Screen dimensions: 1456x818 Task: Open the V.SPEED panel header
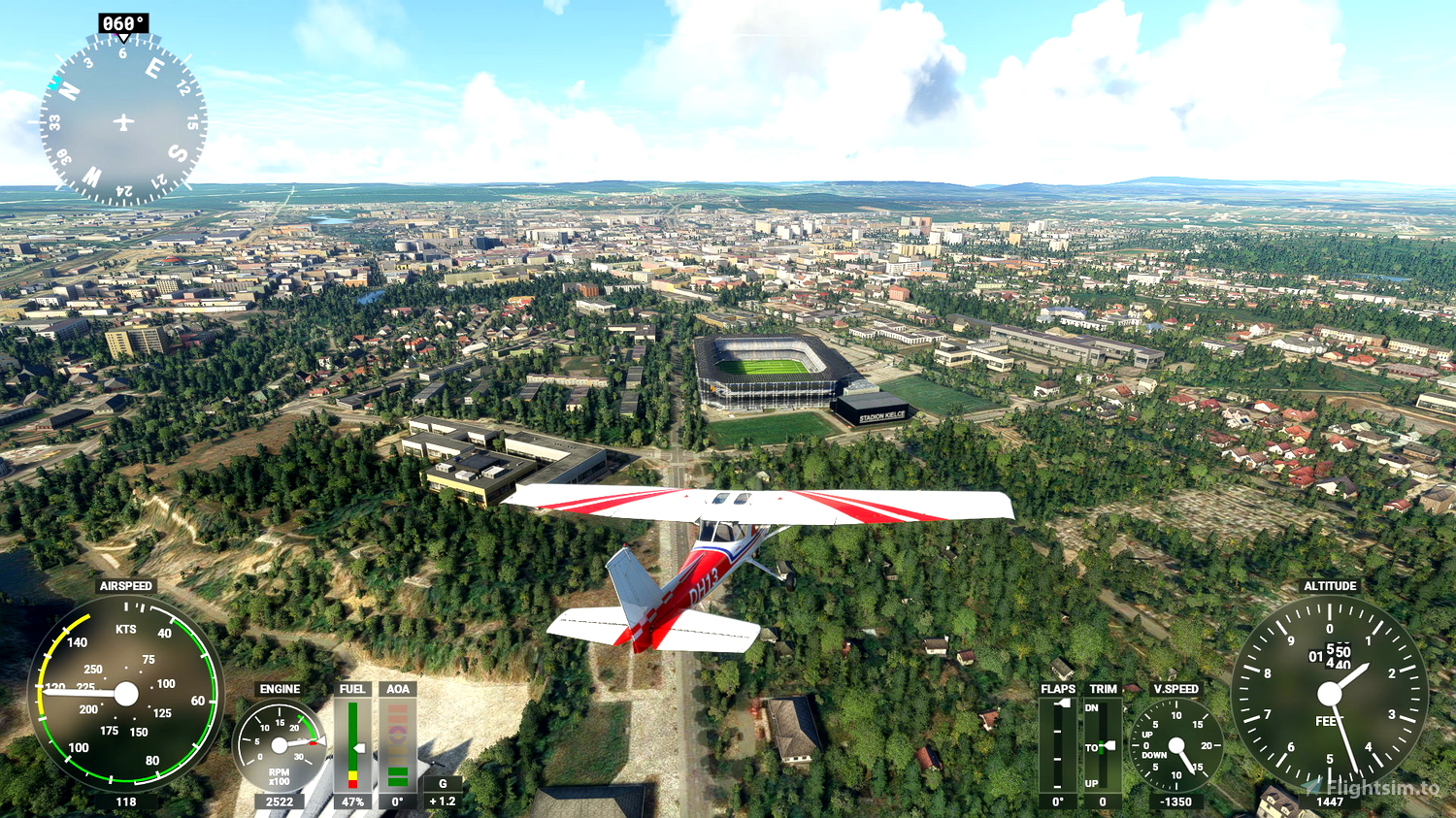[x=1176, y=689]
